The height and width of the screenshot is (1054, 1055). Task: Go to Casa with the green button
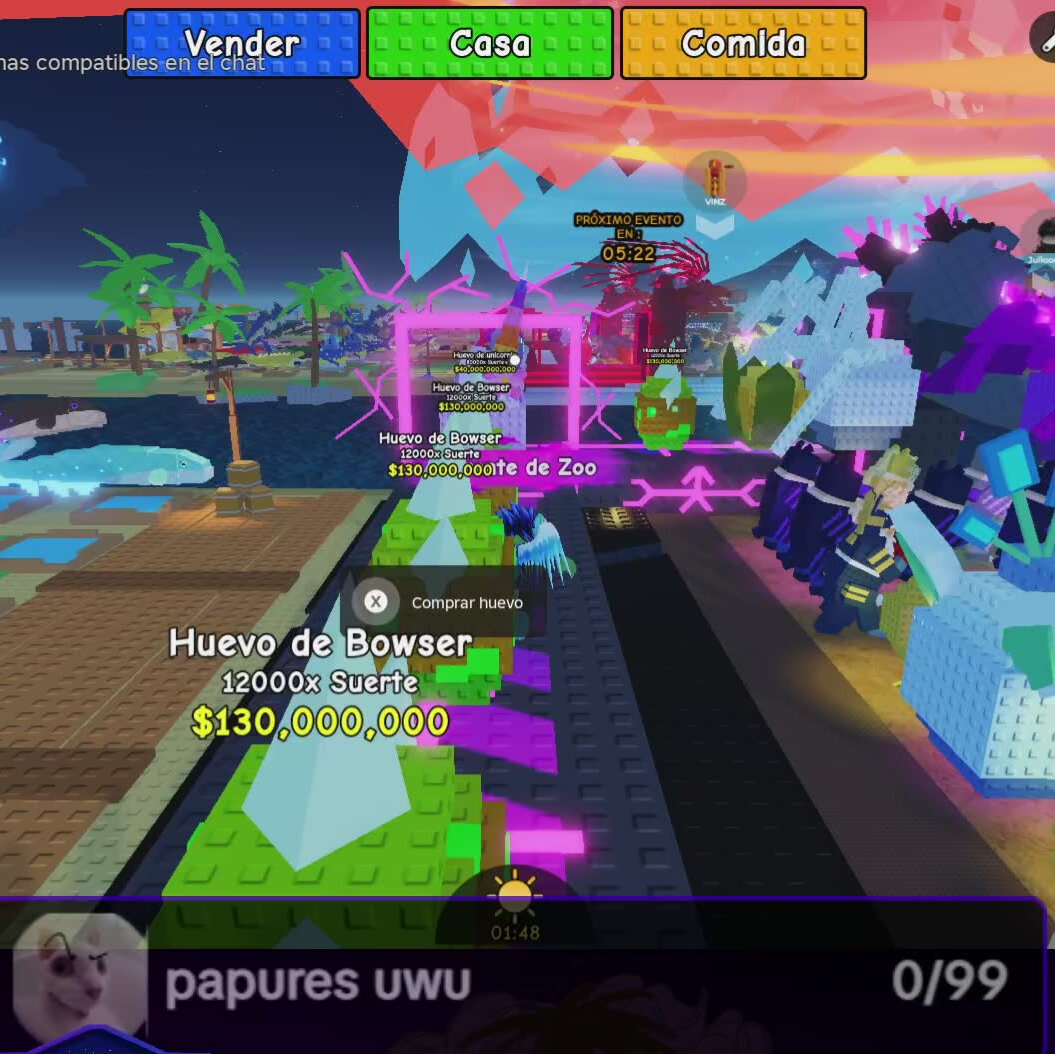click(490, 44)
